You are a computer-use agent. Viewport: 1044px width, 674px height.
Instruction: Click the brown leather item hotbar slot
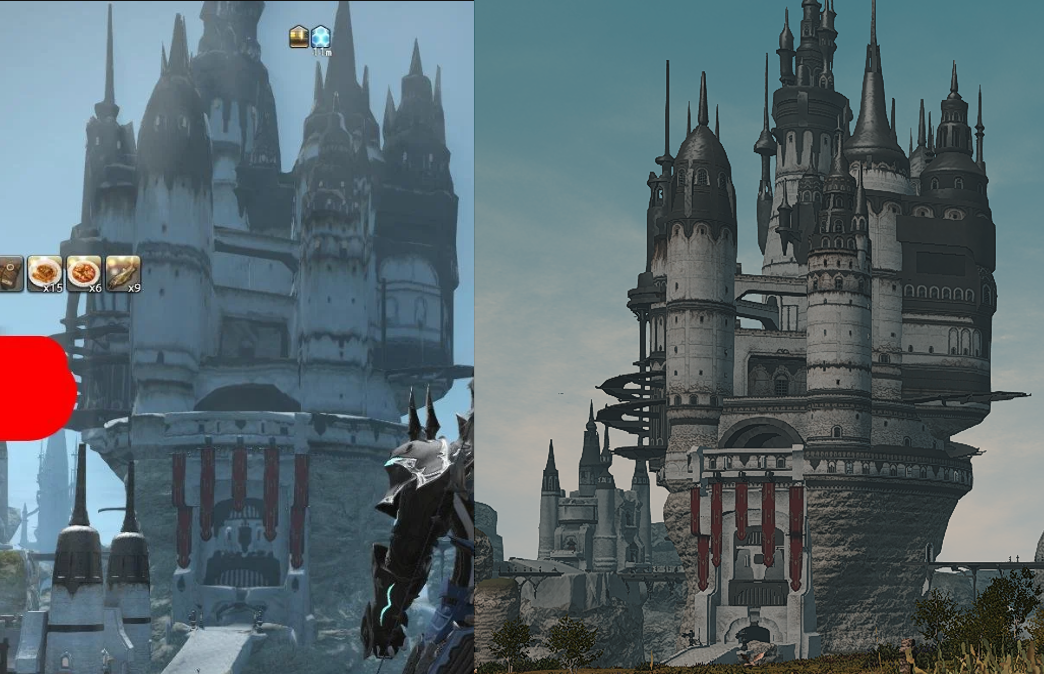click(10, 273)
